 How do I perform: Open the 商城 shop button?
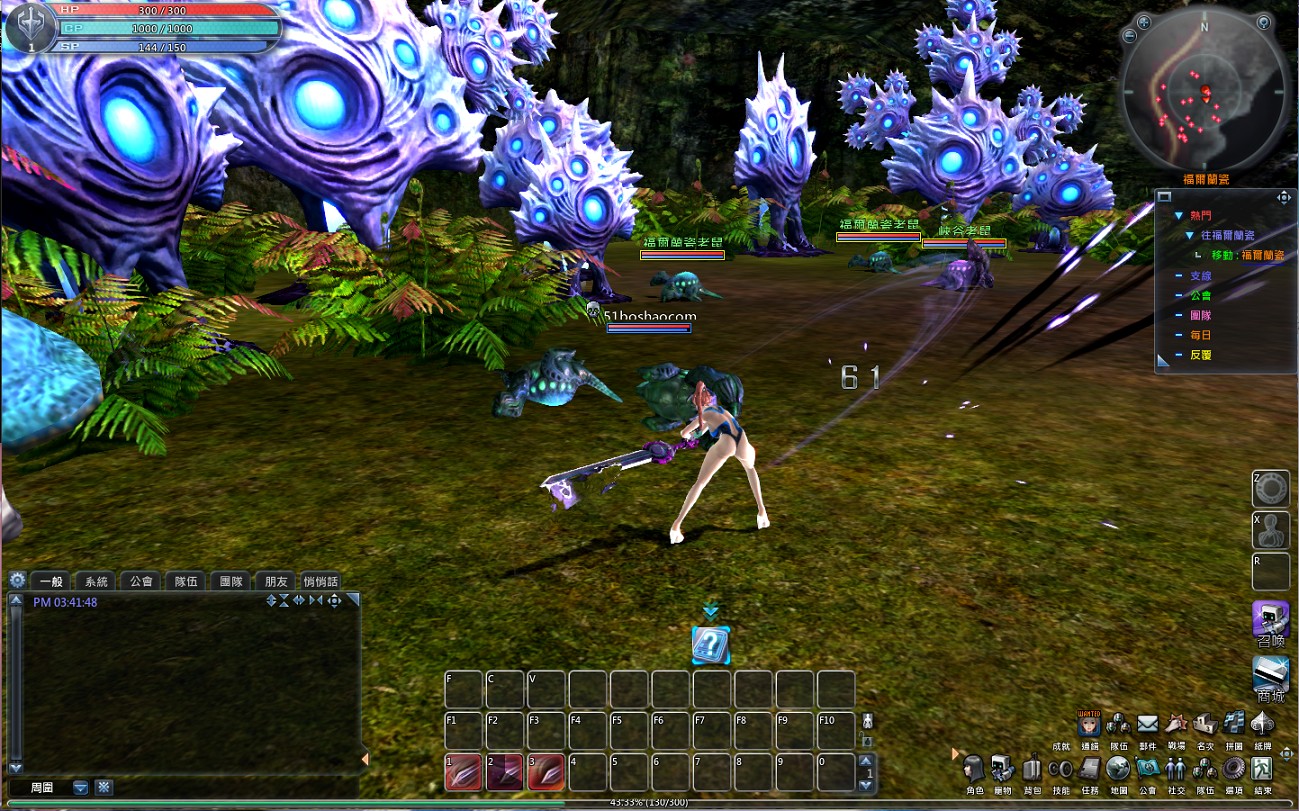(1270, 677)
